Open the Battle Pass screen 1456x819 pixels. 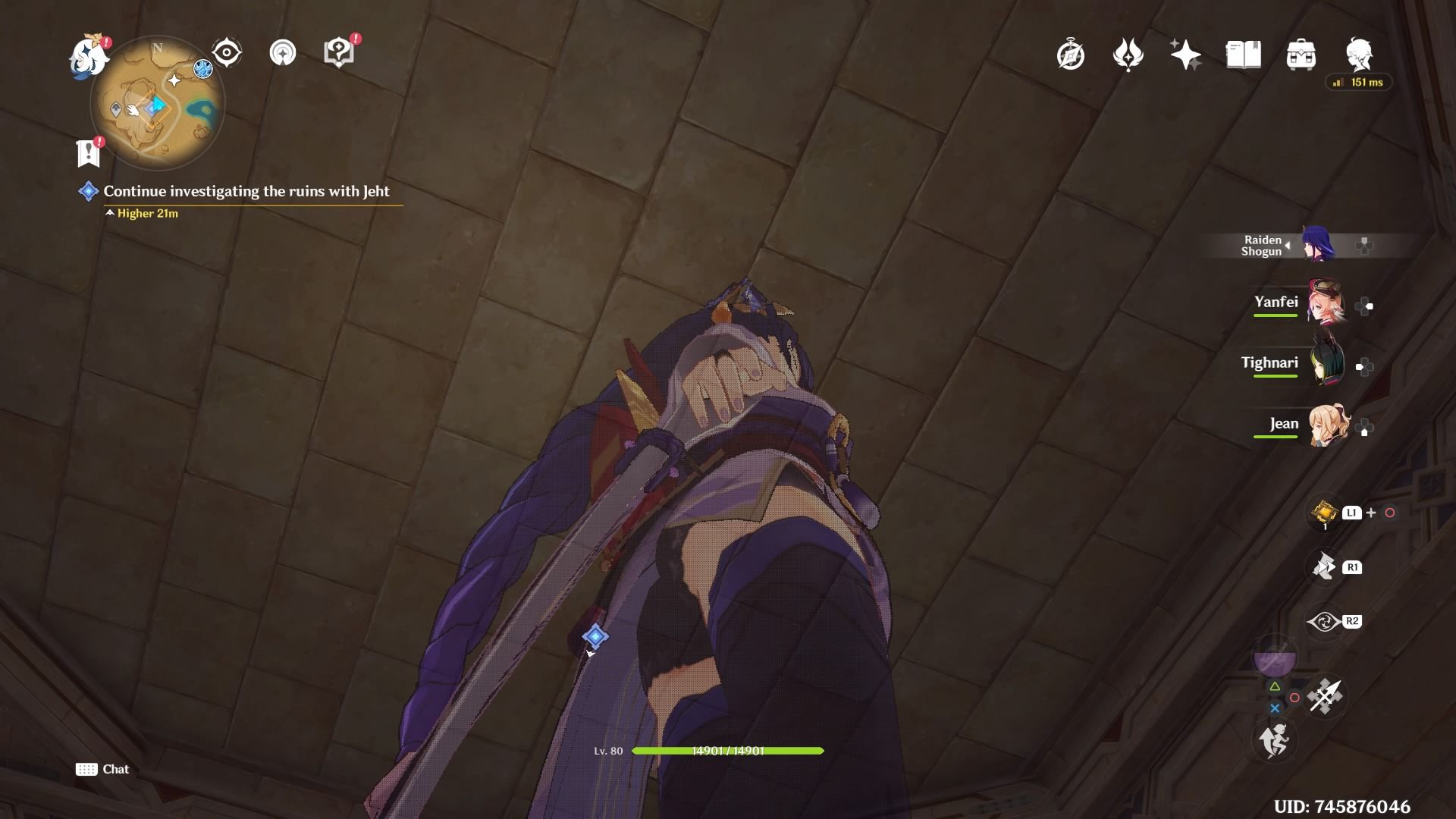pyautogui.click(x=1129, y=55)
